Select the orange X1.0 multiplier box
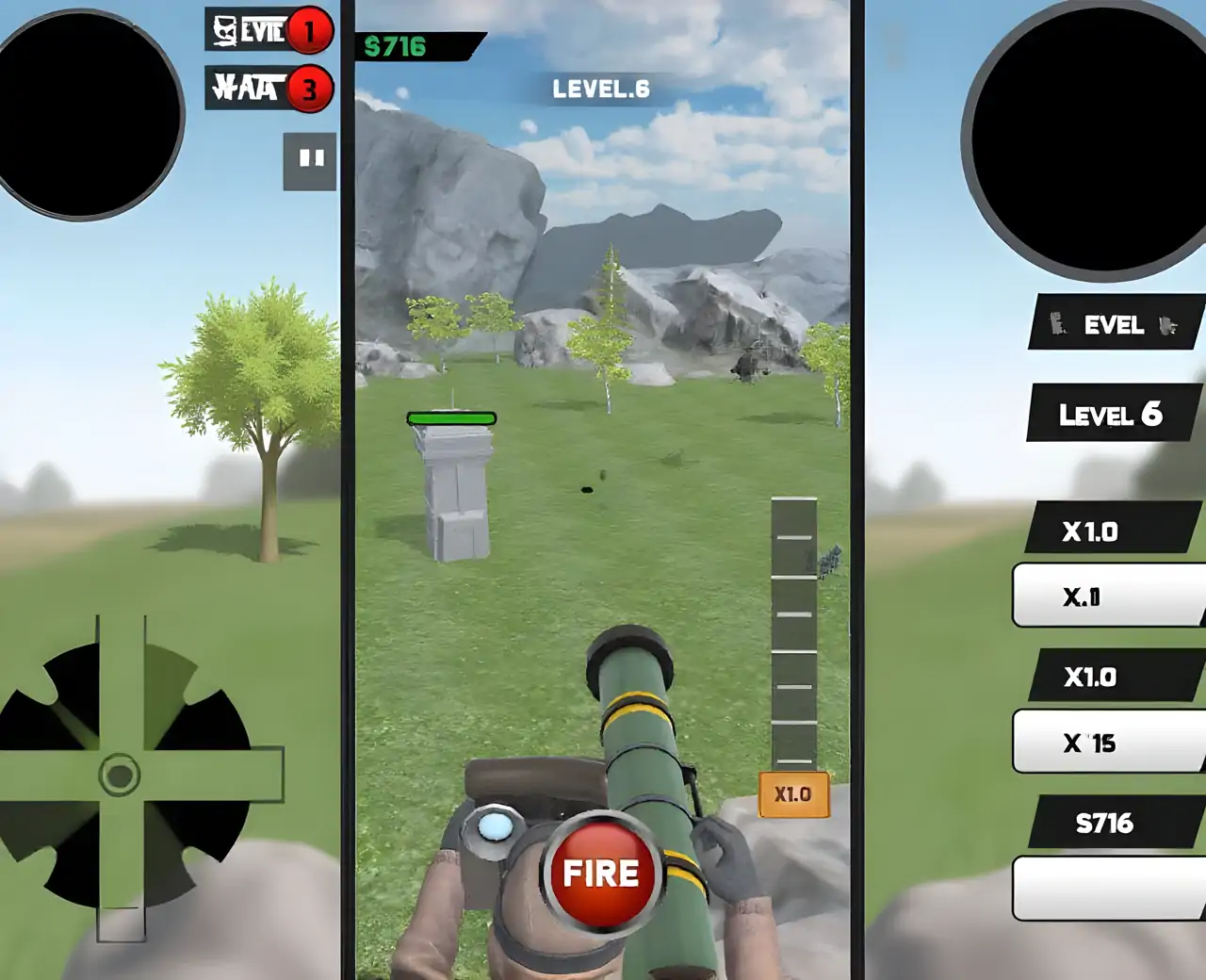This screenshot has height=980, width=1206. pos(793,794)
